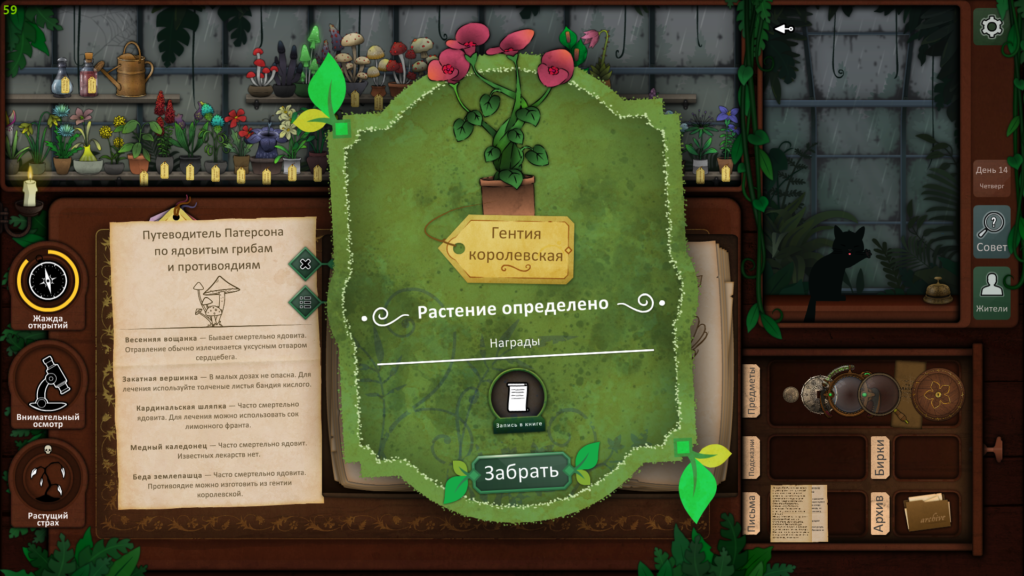This screenshot has width=1024, height=576.
Task: Switch to the Предметы drawer tab
Action: click(753, 392)
